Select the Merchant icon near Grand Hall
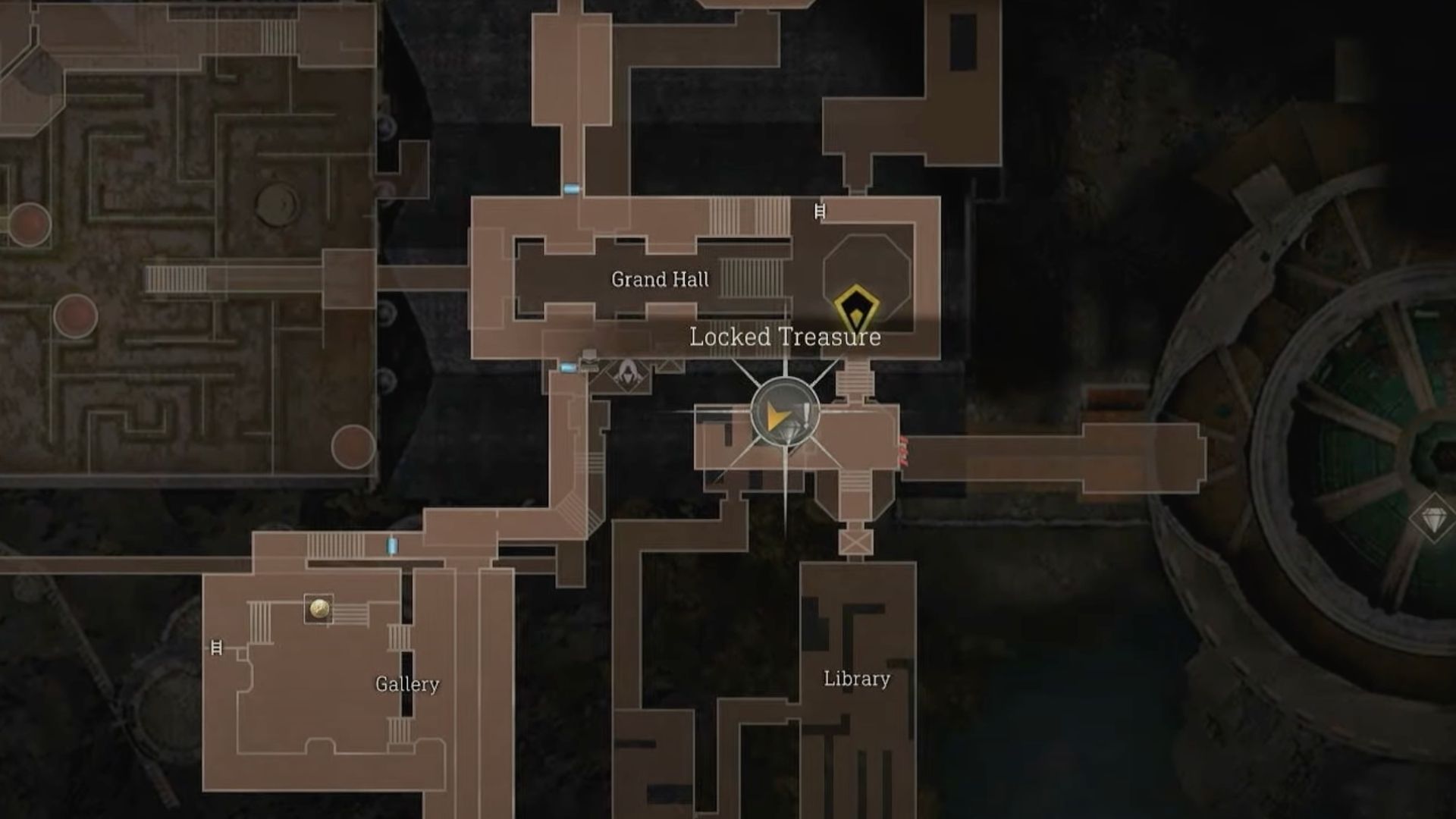 point(628,378)
